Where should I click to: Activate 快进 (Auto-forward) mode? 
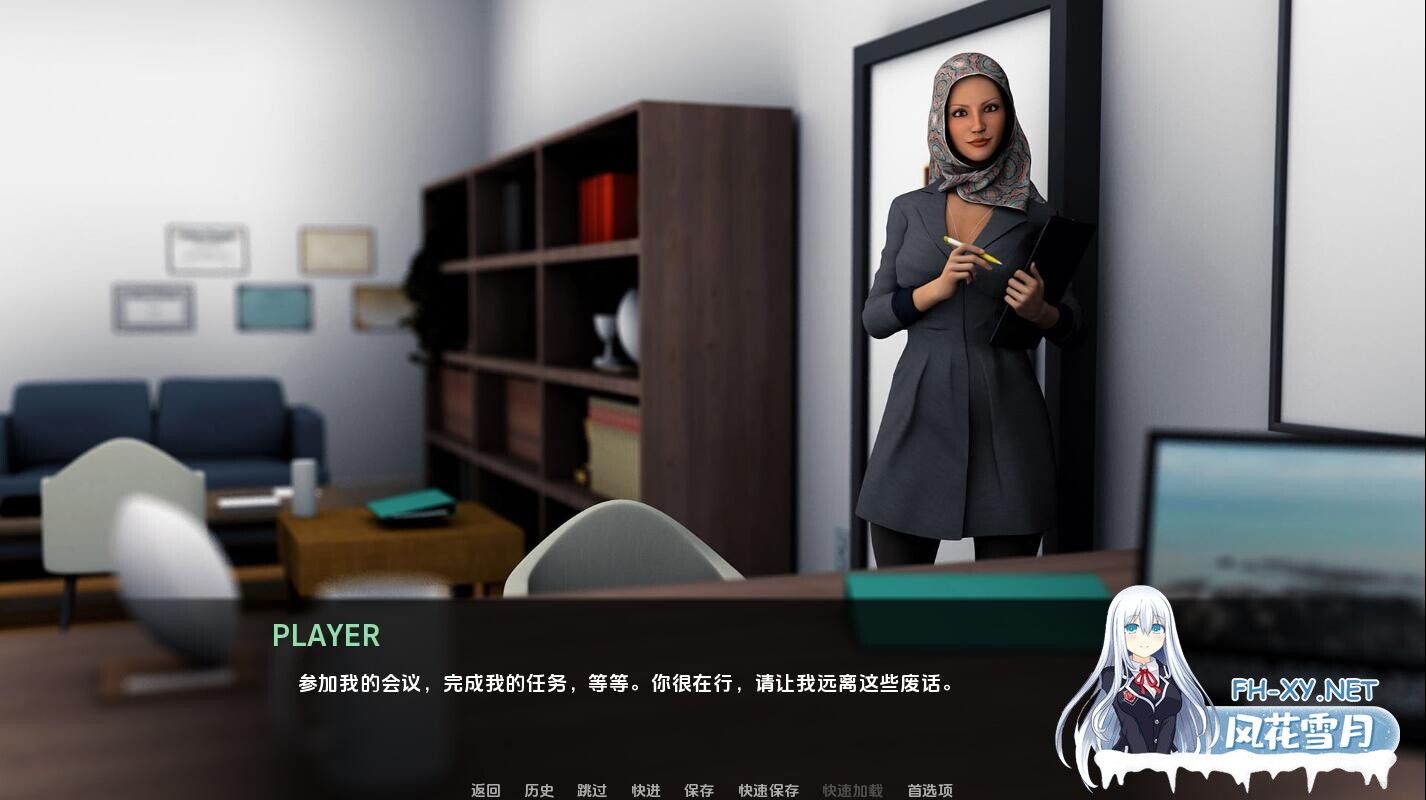(645, 790)
